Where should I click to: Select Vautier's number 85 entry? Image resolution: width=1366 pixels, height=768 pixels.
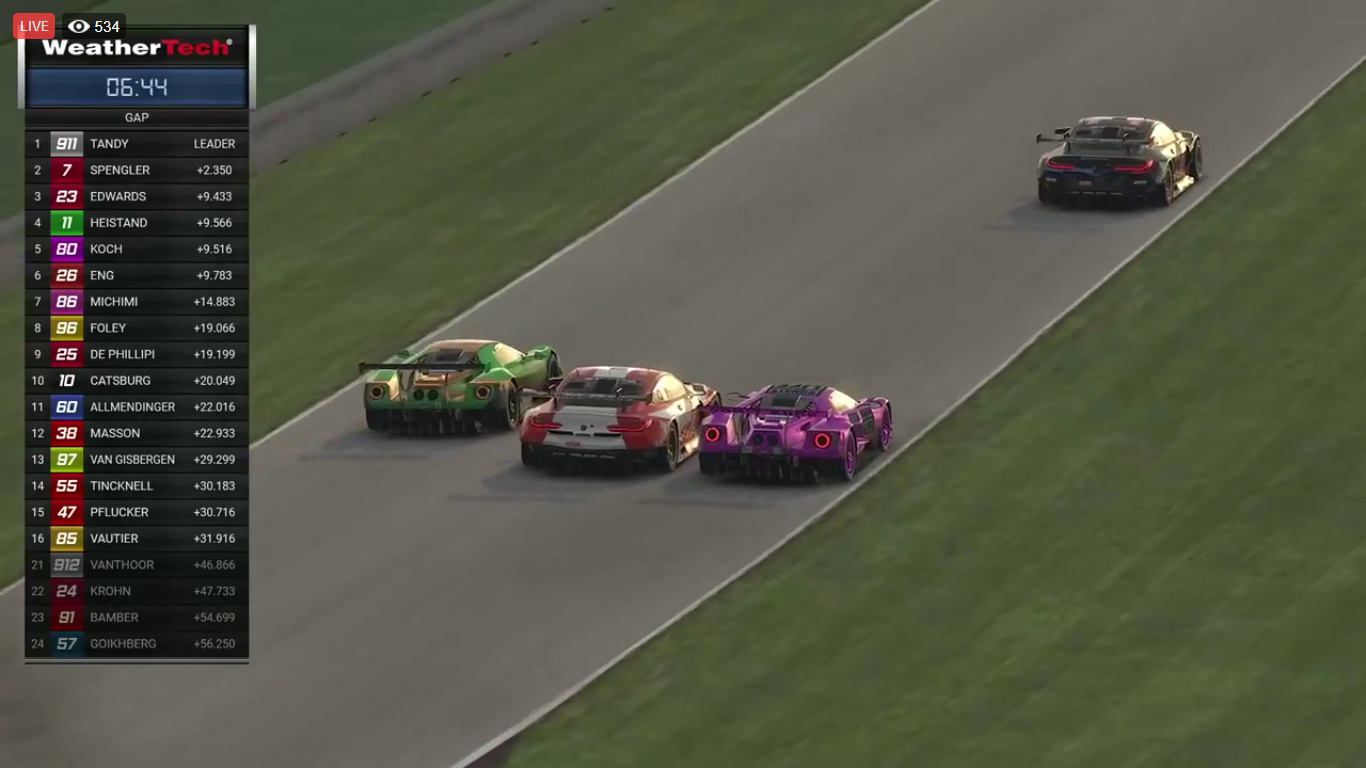137,539
